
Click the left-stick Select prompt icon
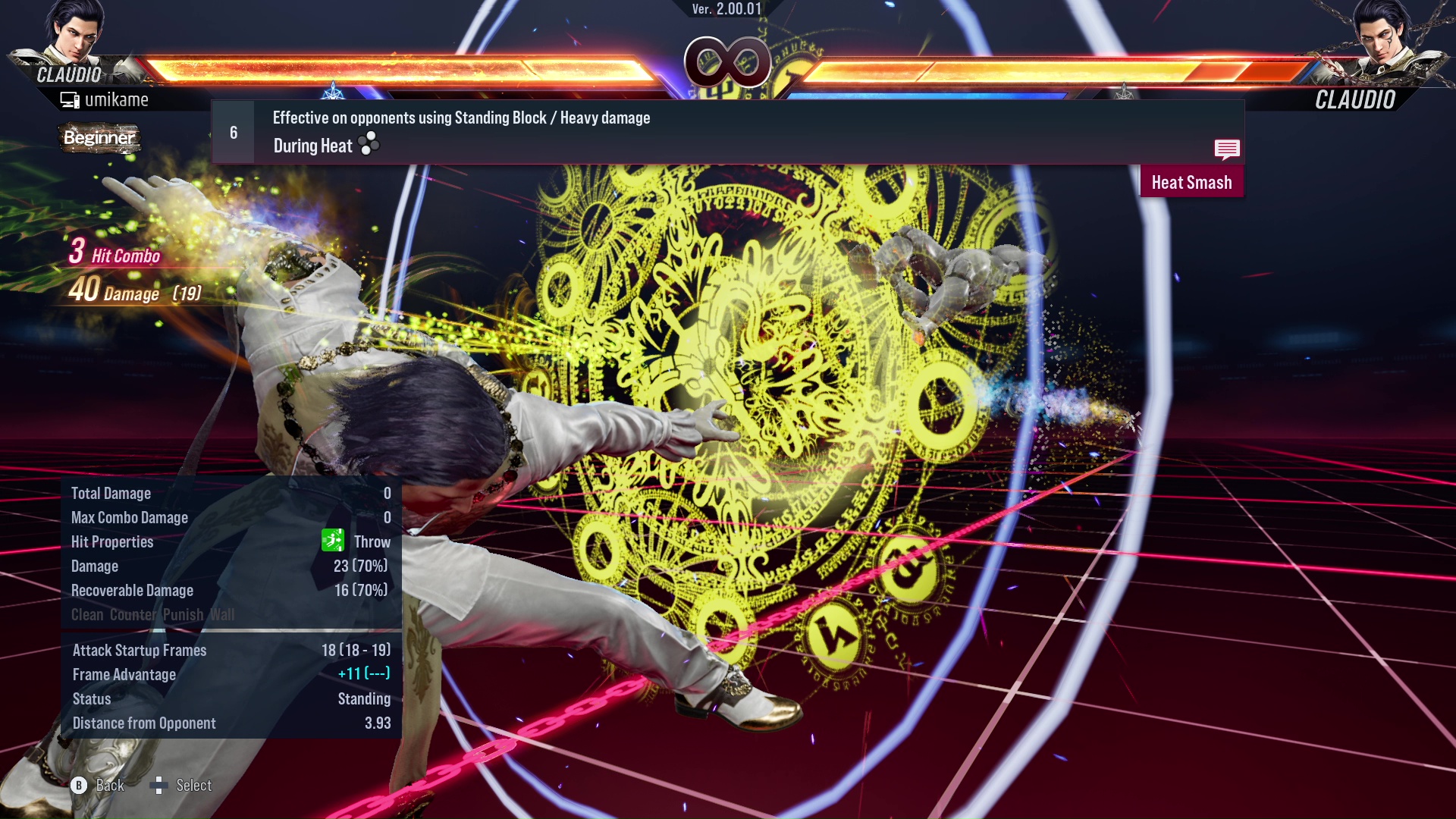[x=160, y=786]
